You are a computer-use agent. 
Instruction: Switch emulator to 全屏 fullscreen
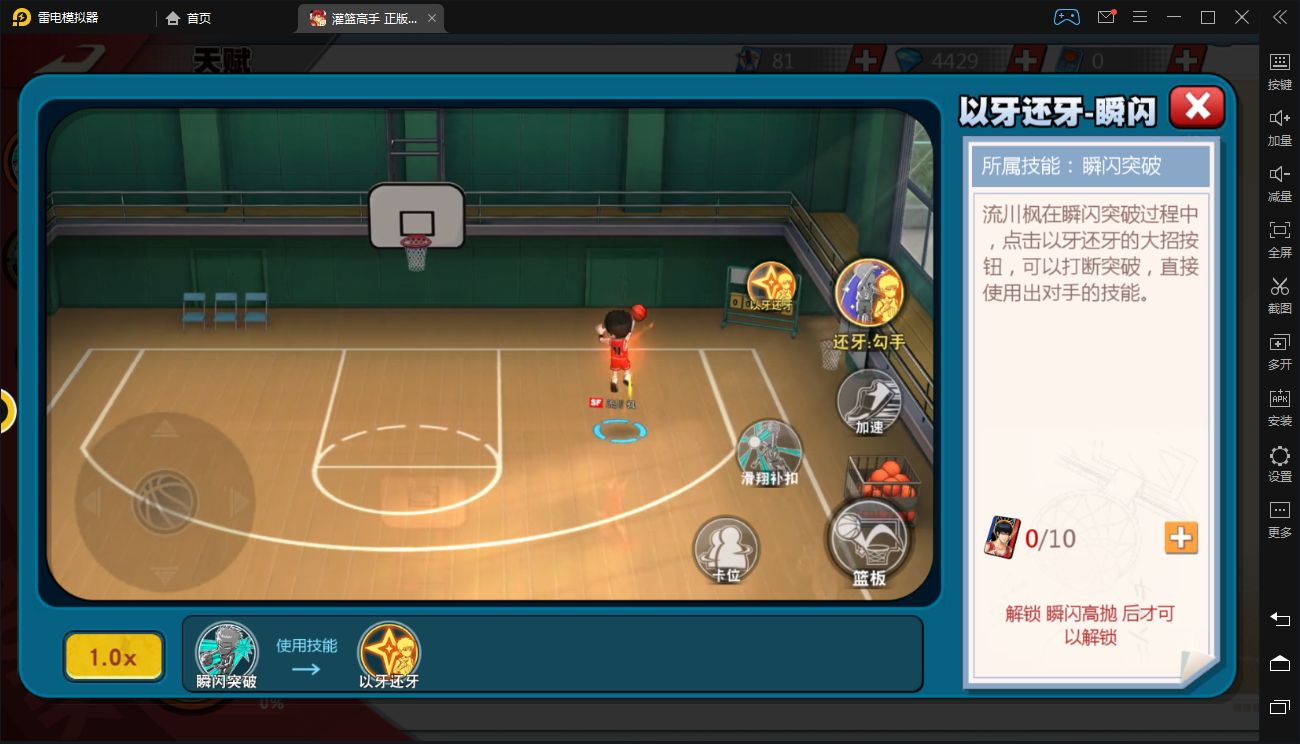[x=1279, y=237]
